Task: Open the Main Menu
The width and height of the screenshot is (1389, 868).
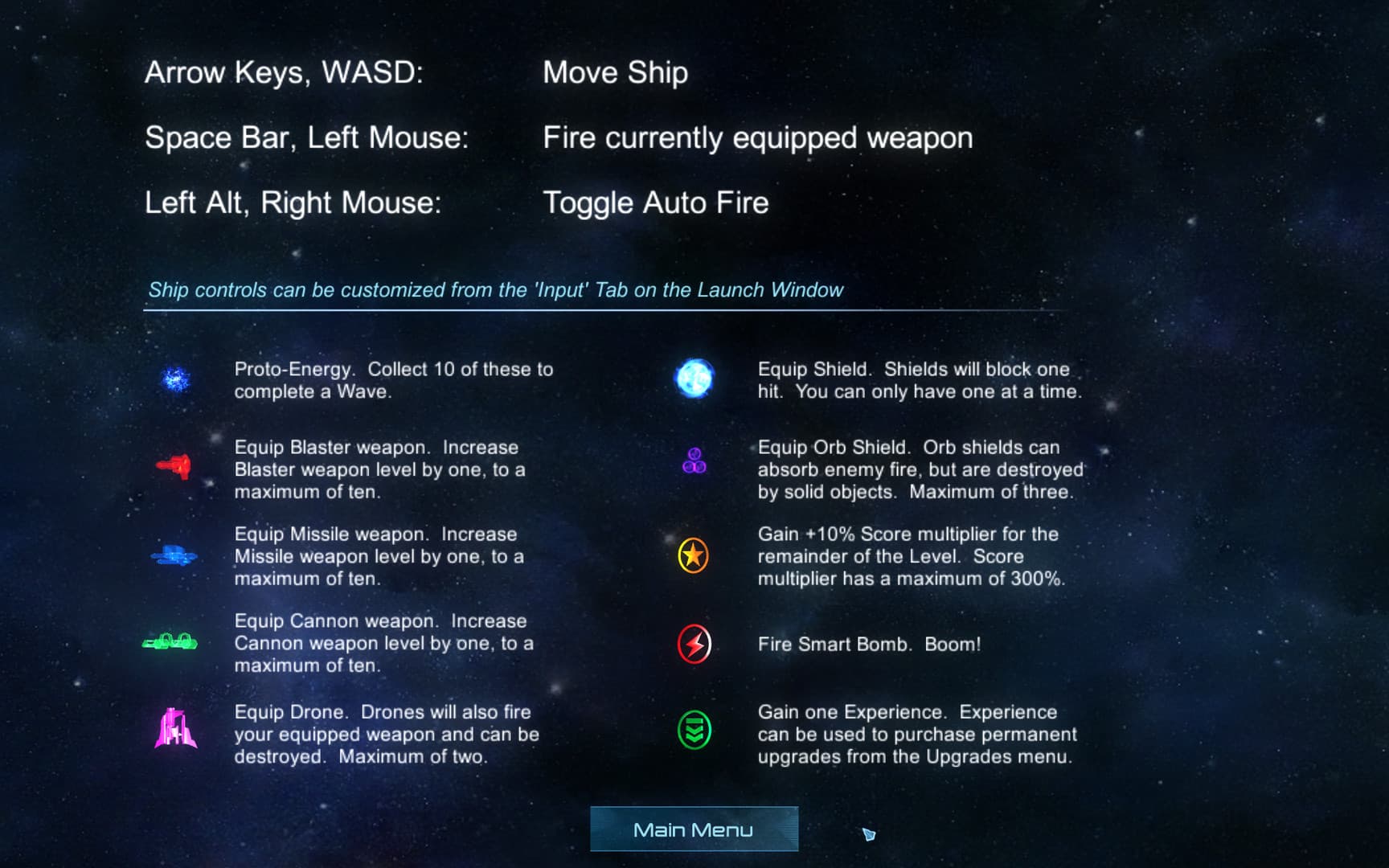Action: click(694, 829)
